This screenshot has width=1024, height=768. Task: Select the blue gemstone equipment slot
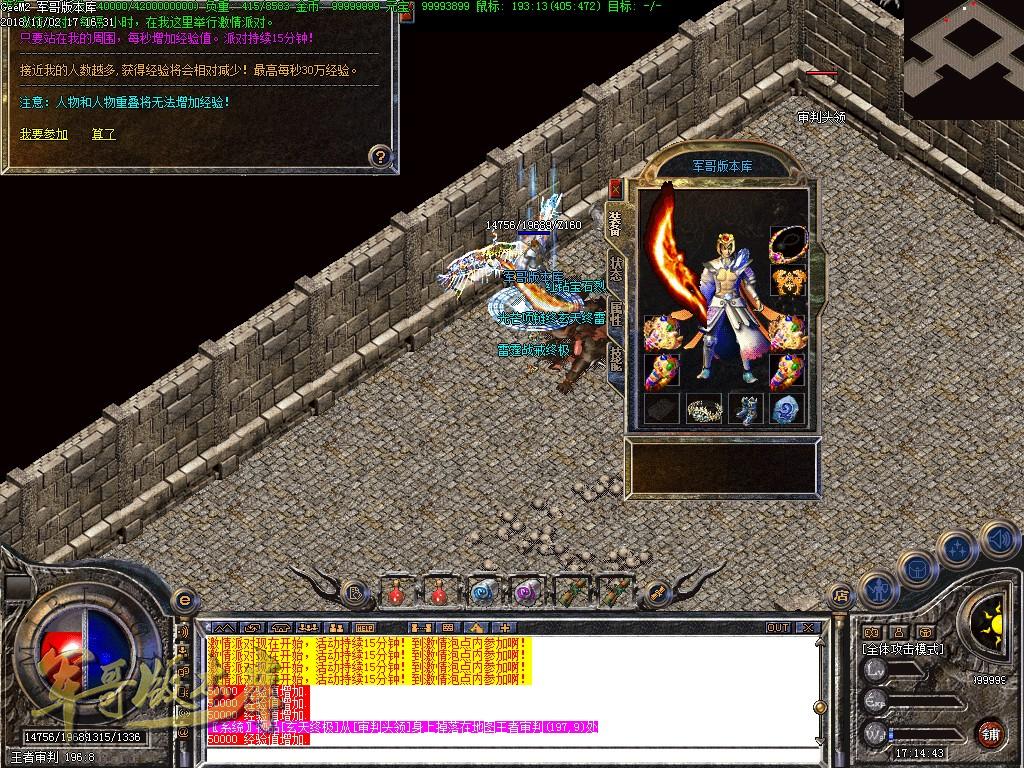pyautogui.click(x=788, y=408)
